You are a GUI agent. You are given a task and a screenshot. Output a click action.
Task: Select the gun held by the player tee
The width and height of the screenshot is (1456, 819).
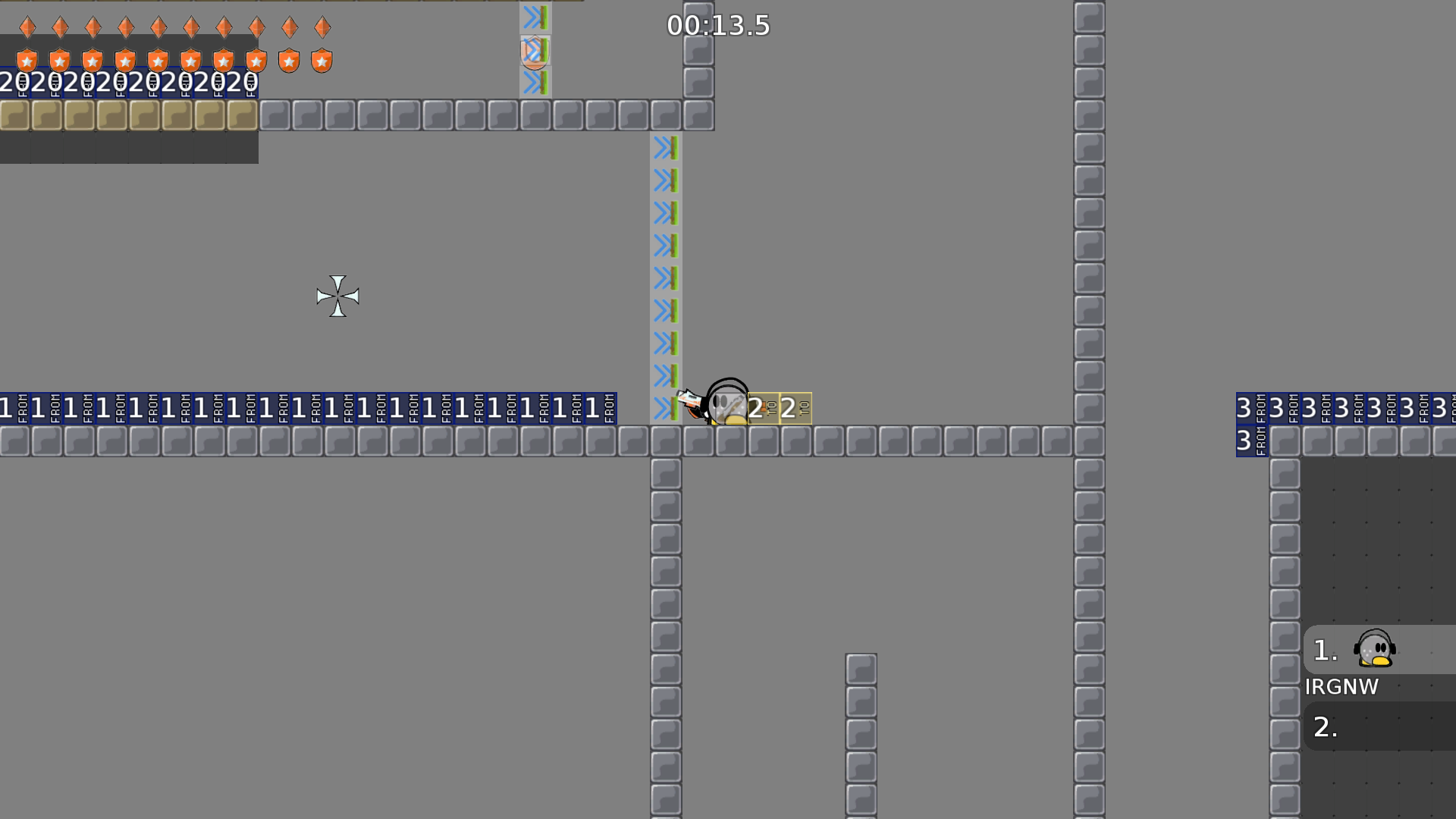[692, 400]
